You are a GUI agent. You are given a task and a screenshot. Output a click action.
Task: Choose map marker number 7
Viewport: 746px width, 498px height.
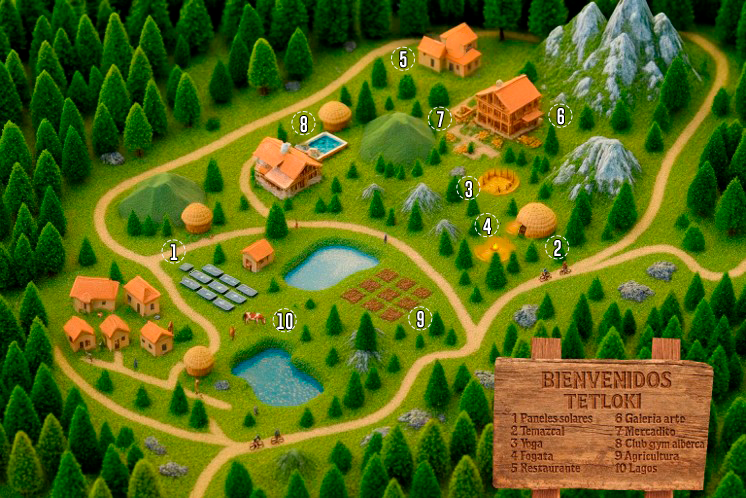pos(439,119)
